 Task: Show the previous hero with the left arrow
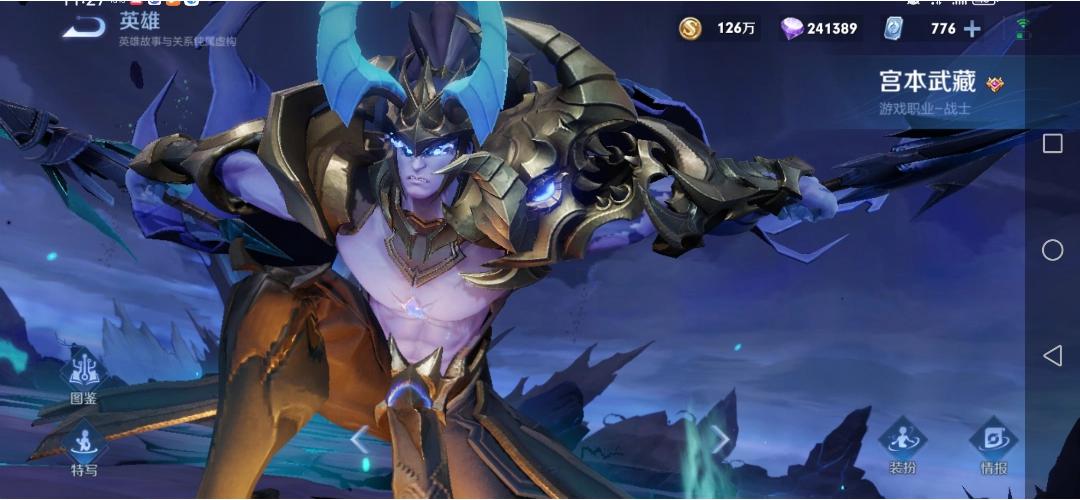(x=359, y=439)
